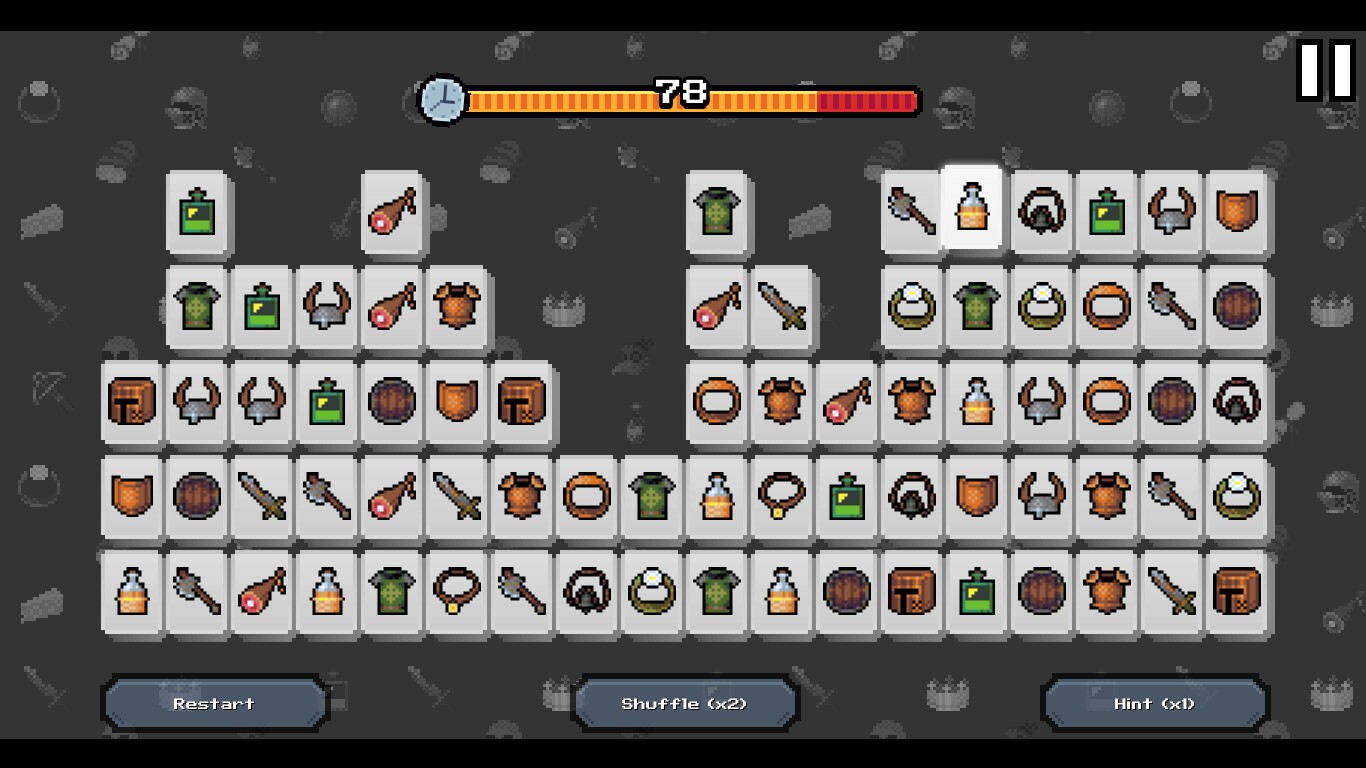Screen dimensions: 1366x768
Task: Activate the Hint (x1) button
Action: point(1152,703)
